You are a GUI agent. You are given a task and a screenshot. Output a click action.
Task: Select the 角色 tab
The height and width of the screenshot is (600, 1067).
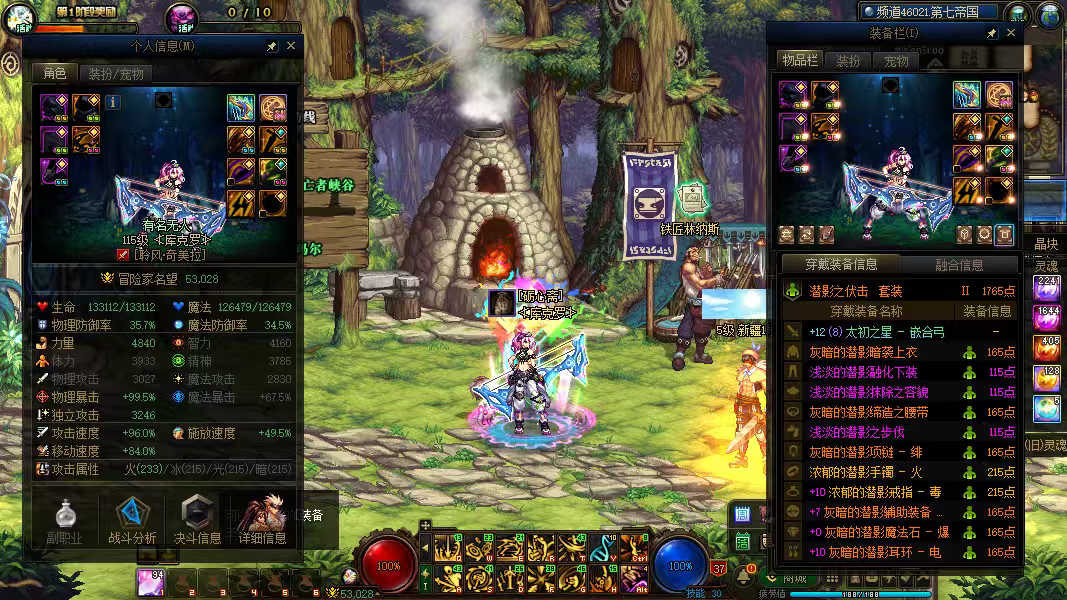click(x=53, y=73)
